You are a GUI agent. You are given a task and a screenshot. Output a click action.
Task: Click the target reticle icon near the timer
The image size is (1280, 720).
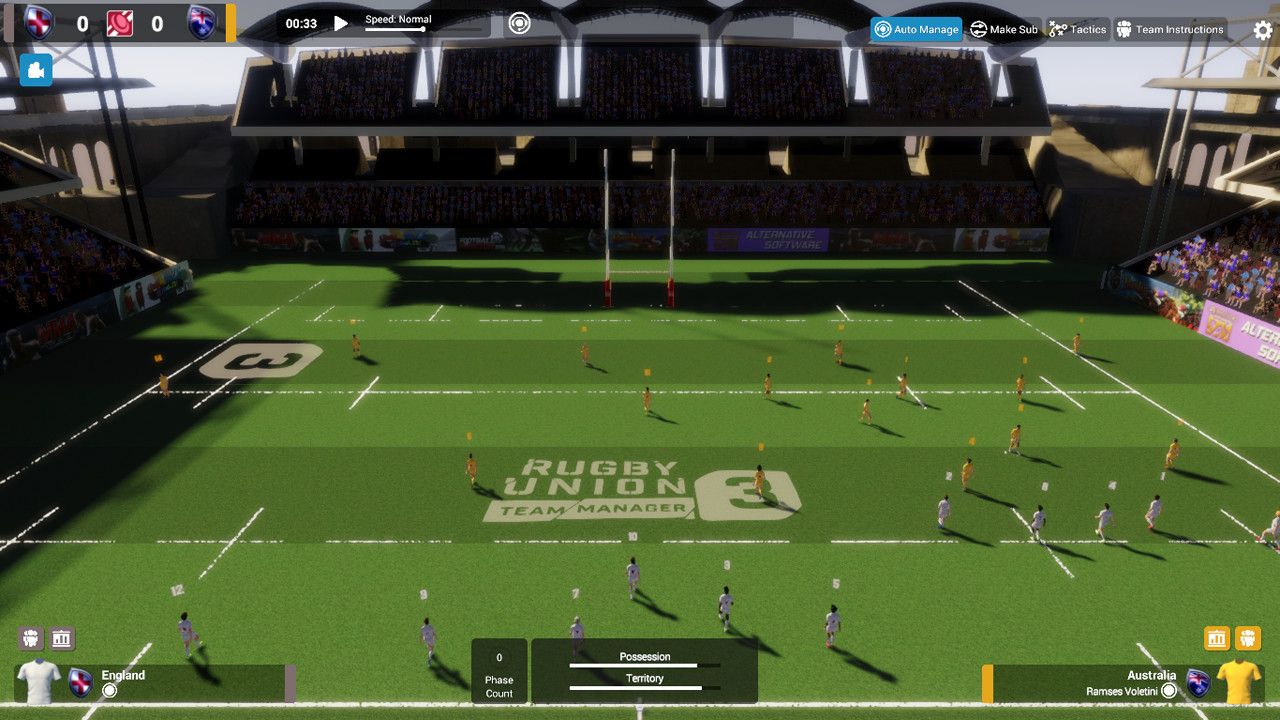519,22
